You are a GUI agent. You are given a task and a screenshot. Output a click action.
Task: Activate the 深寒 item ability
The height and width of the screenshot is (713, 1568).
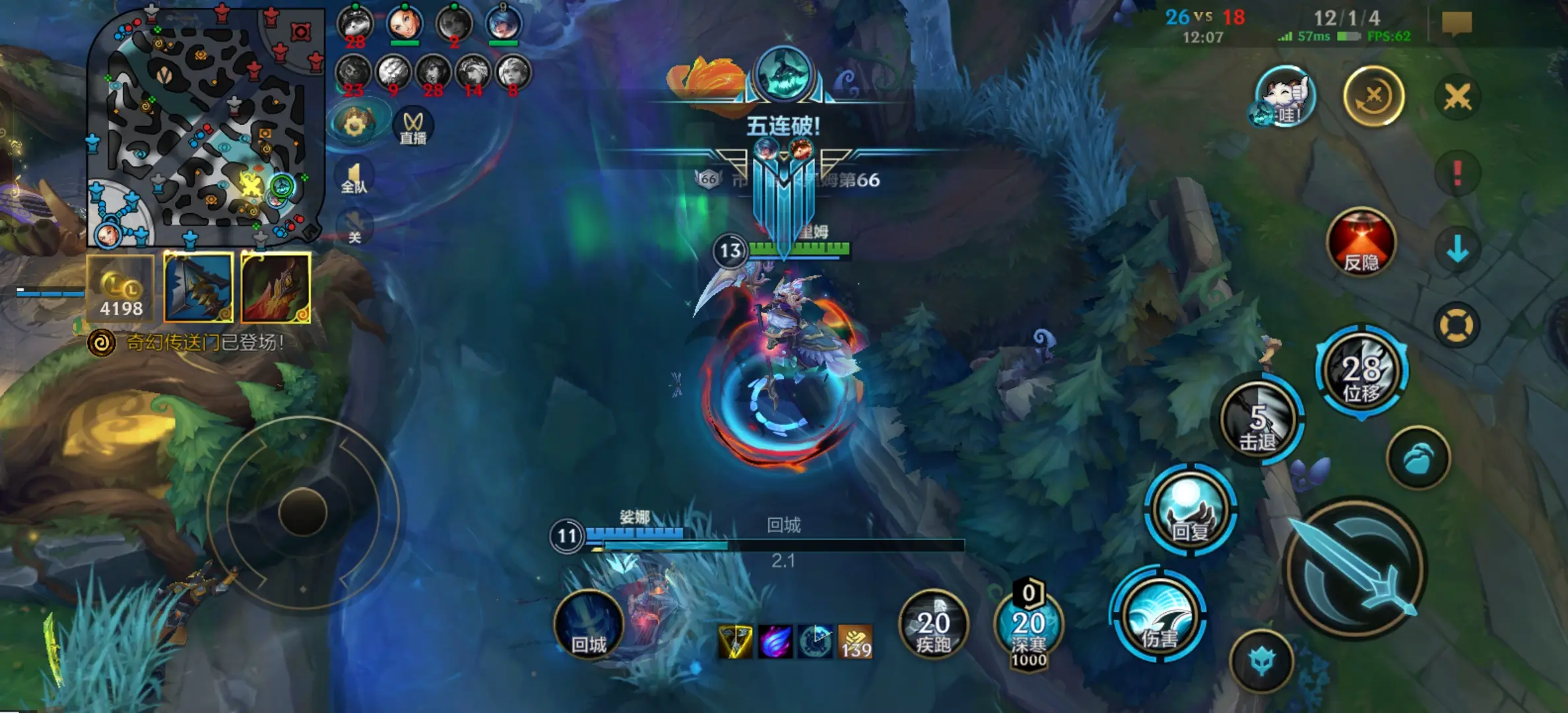[x=1028, y=625]
